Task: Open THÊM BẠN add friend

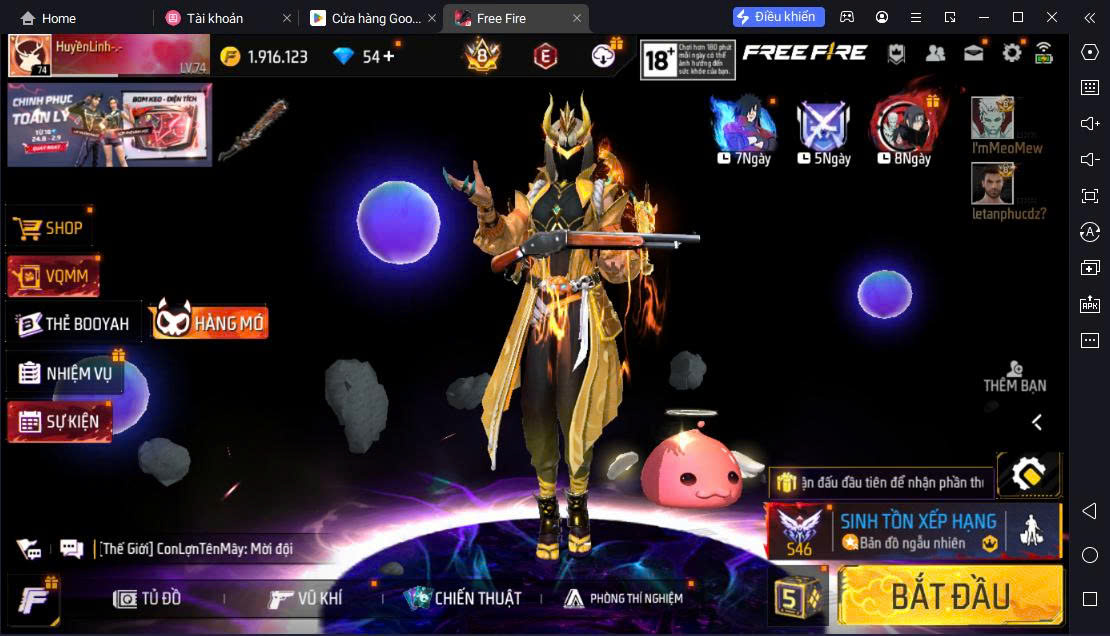Action: (1014, 376)
